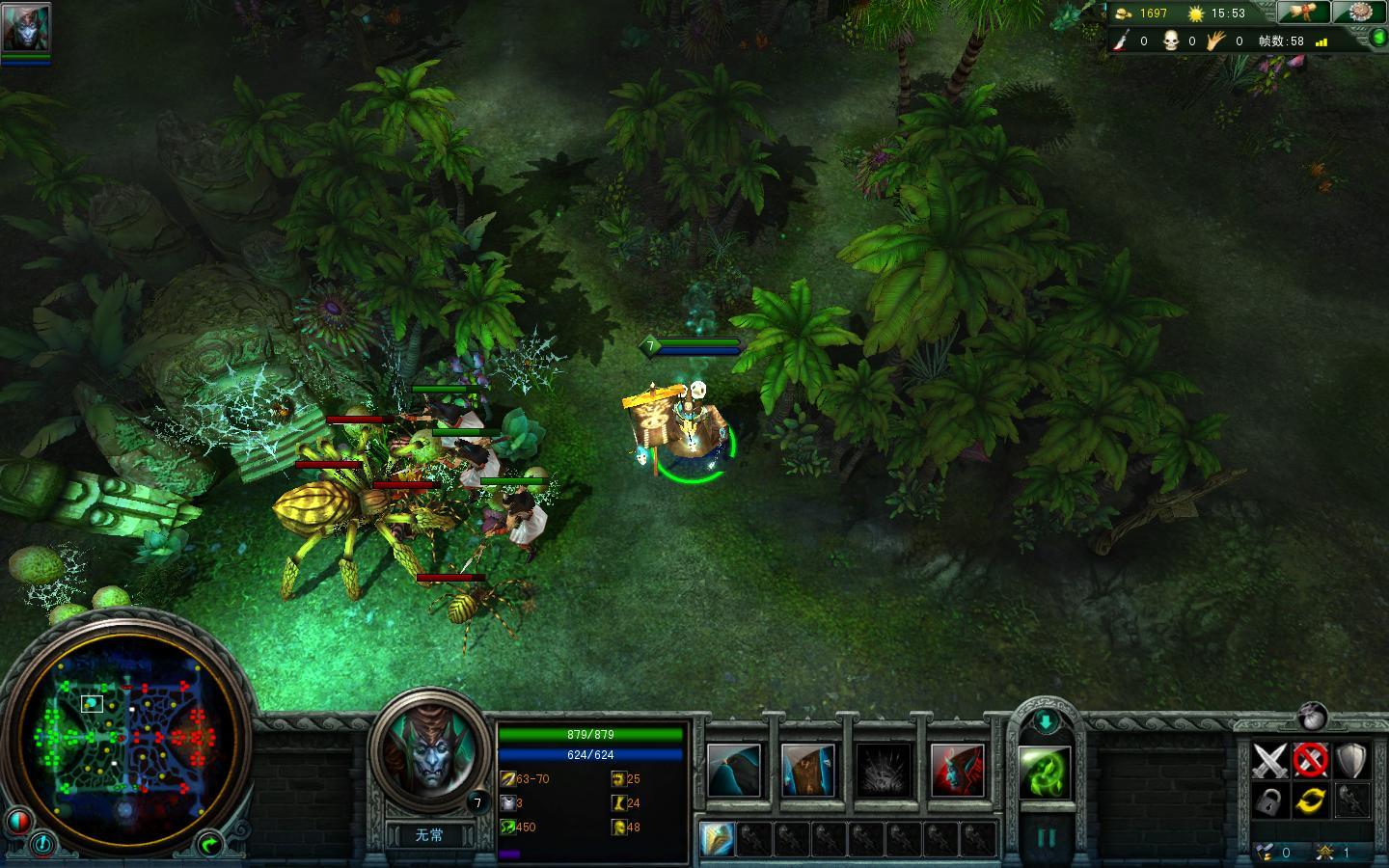Select the crossed swords attack command
Viewport: 1389px width, 868px height.
tap(1271, 759)
